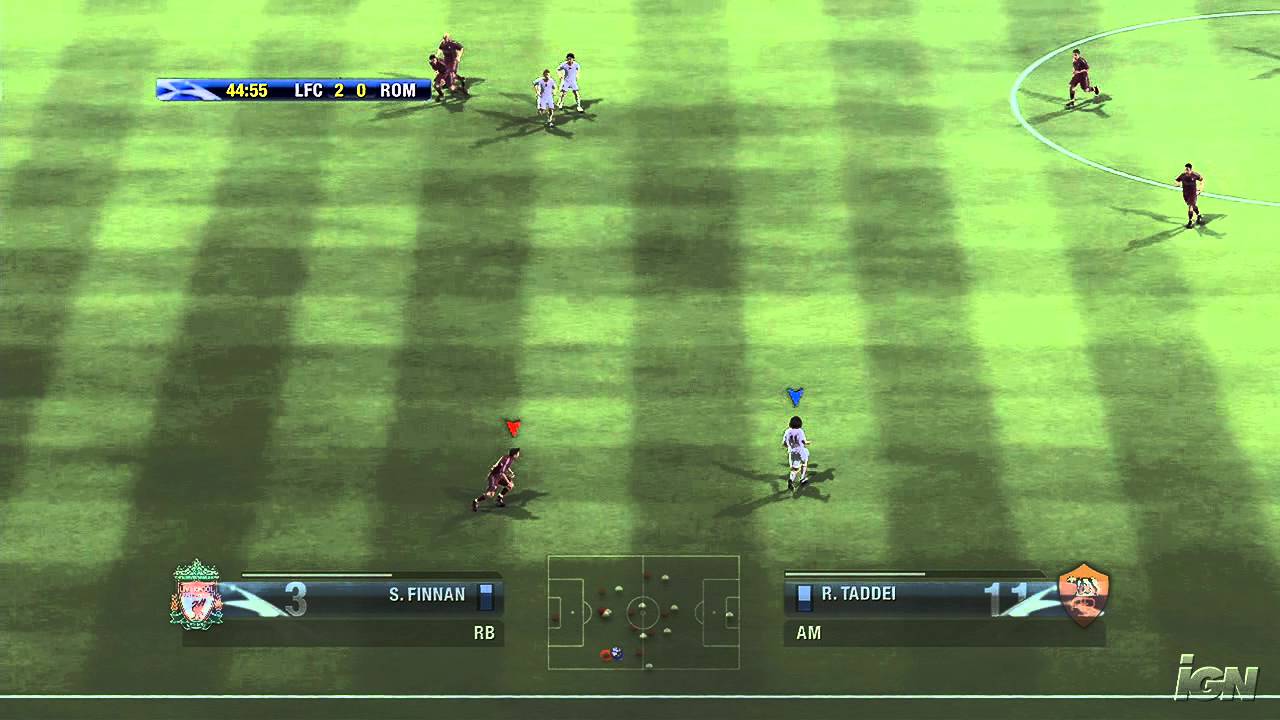
Task: Click the red player arrow above Finnan
Action: tap(511, 428)
